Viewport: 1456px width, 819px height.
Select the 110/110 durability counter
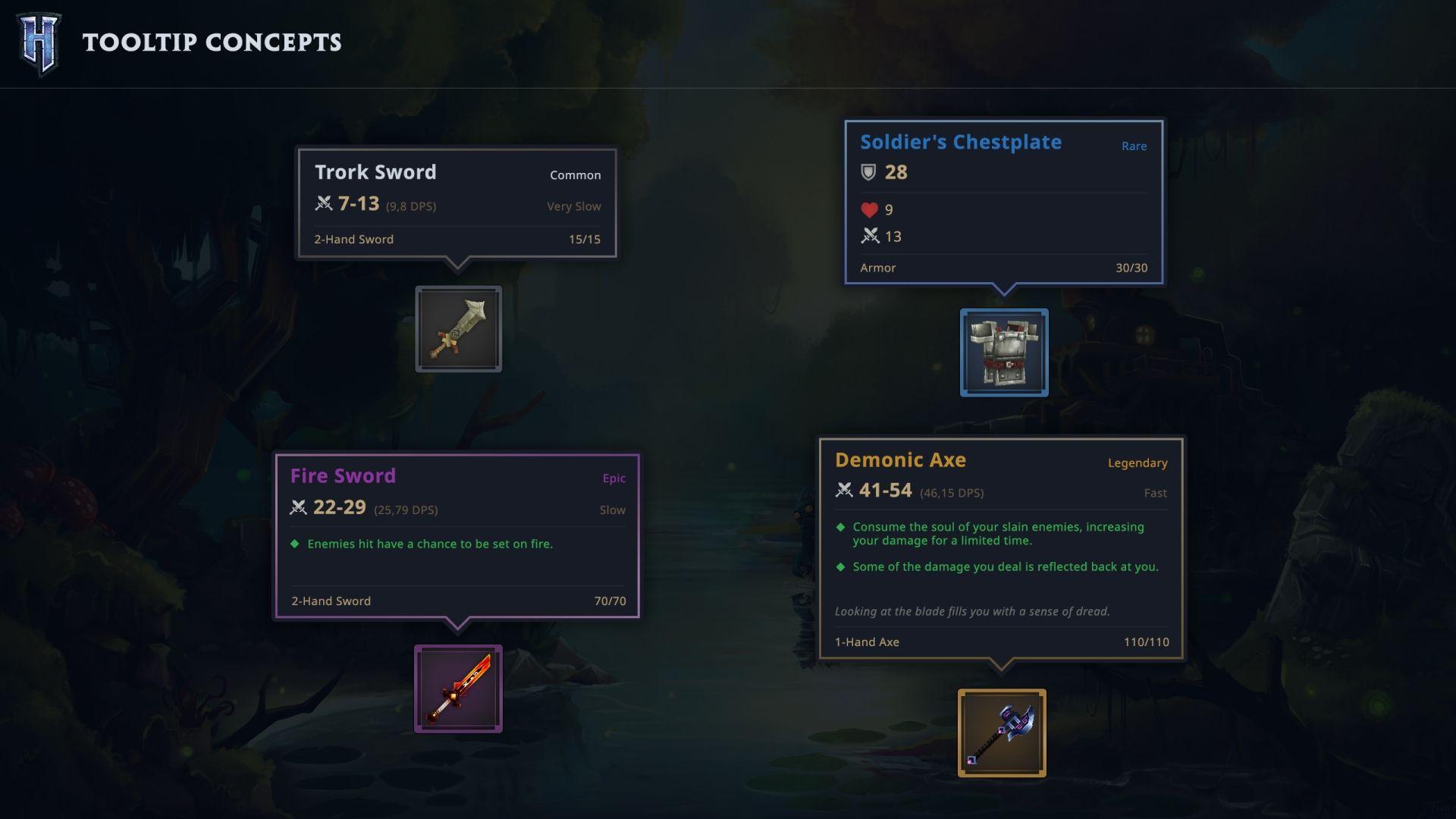[1147, 642]
